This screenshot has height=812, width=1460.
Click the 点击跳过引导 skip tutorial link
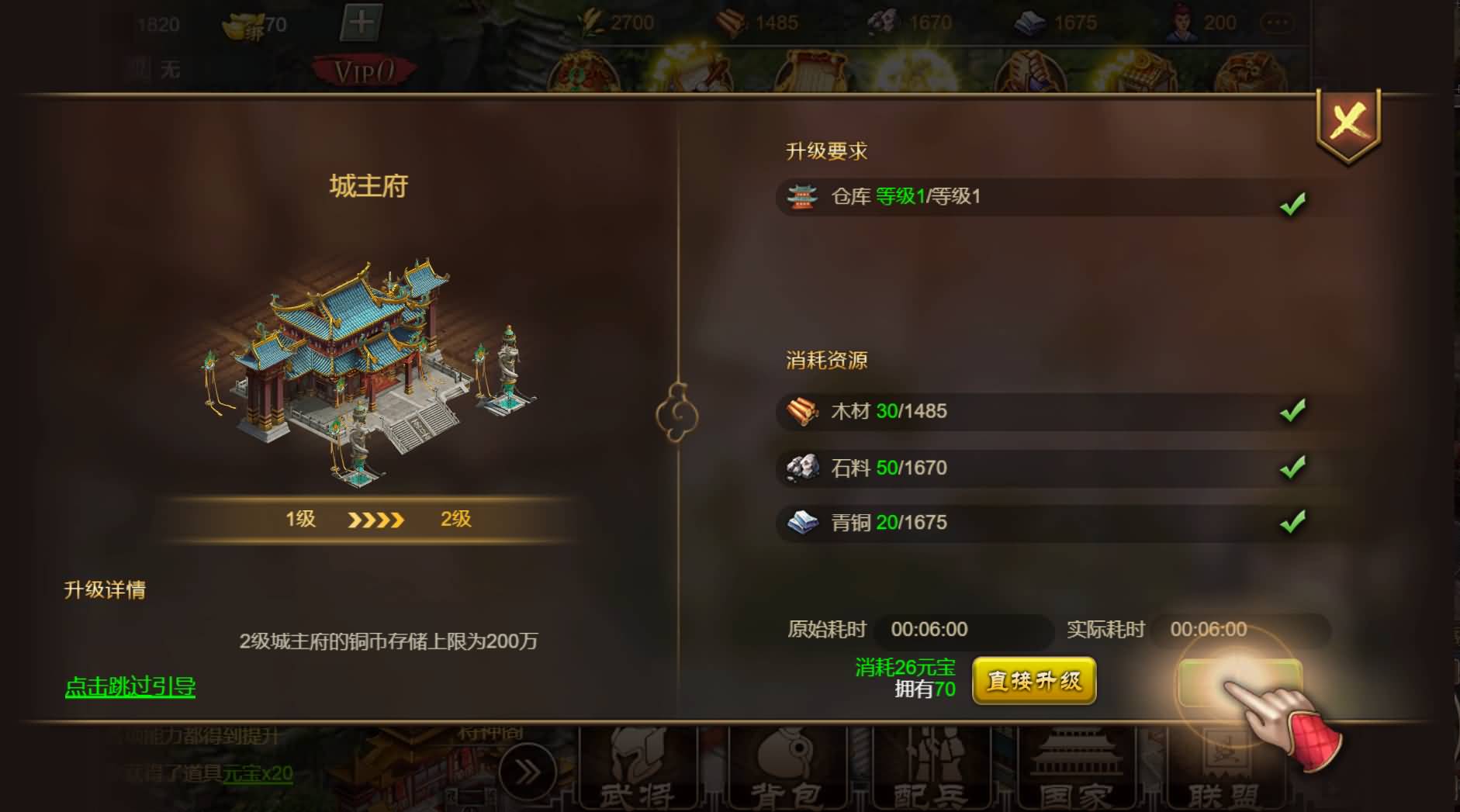[130, 686]
